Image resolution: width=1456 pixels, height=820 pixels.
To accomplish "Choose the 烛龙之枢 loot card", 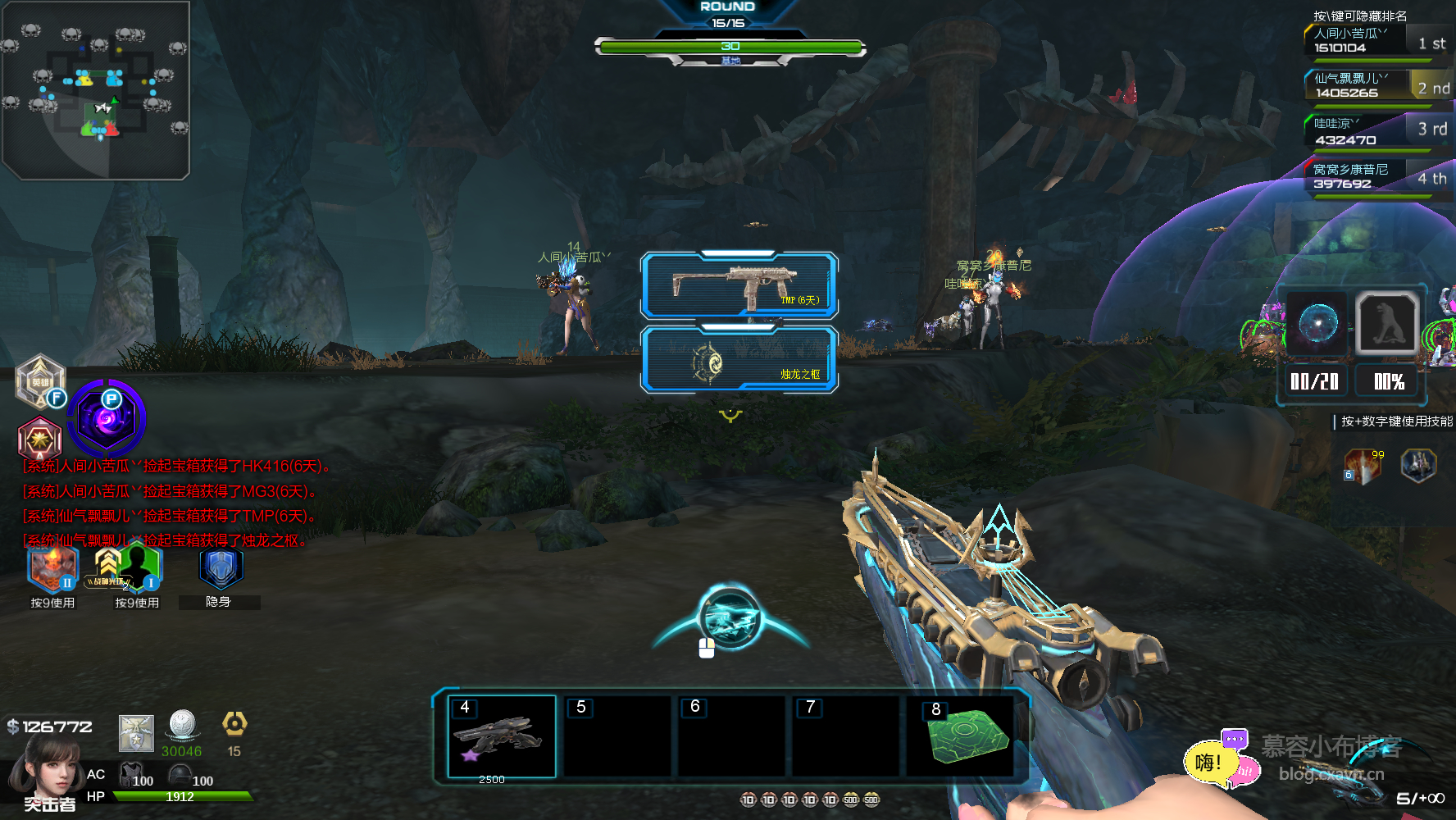I will pyautogui.click(x=739, y=361).
